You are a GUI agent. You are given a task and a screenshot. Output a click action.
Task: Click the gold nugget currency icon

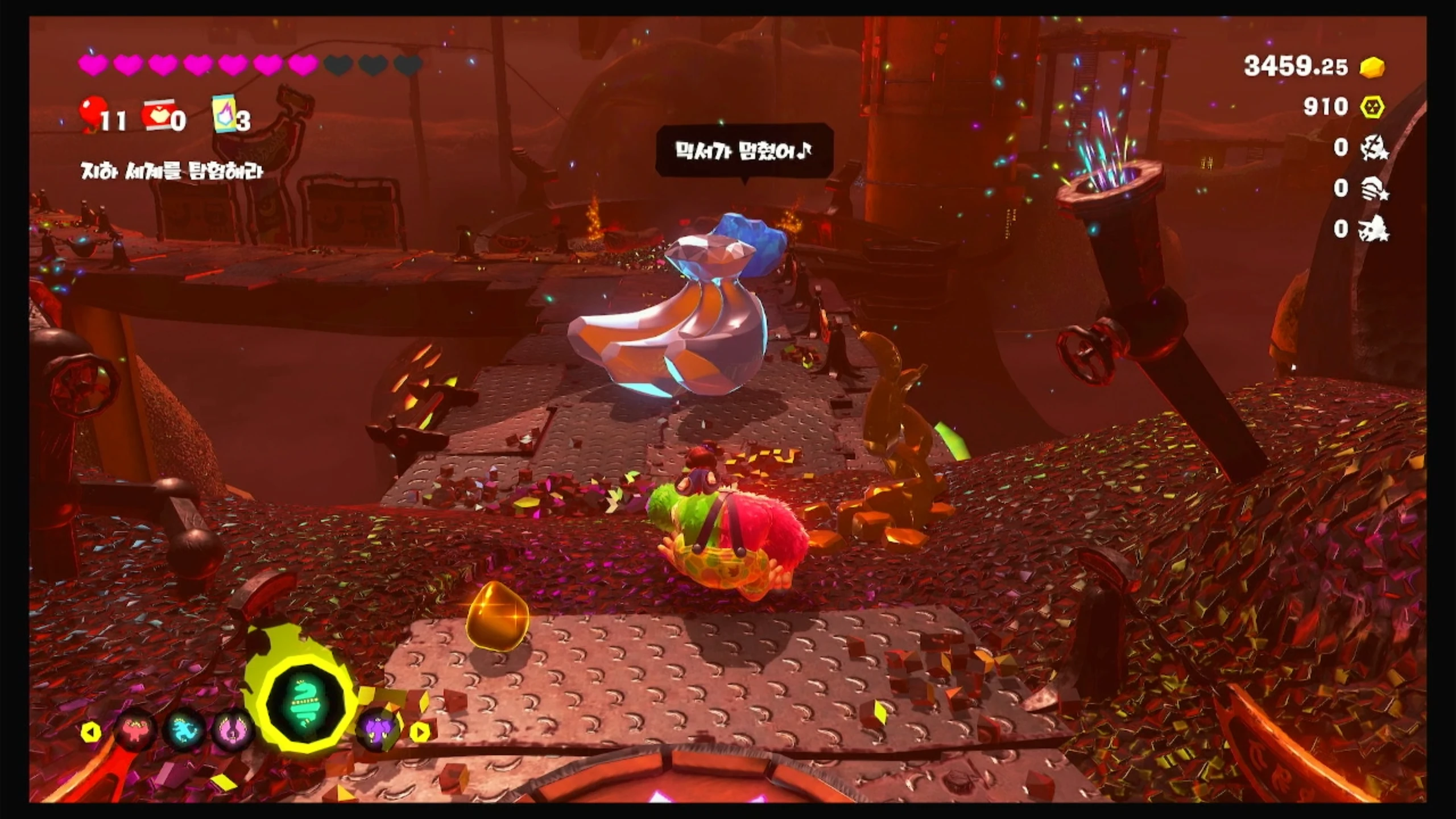1372,67
